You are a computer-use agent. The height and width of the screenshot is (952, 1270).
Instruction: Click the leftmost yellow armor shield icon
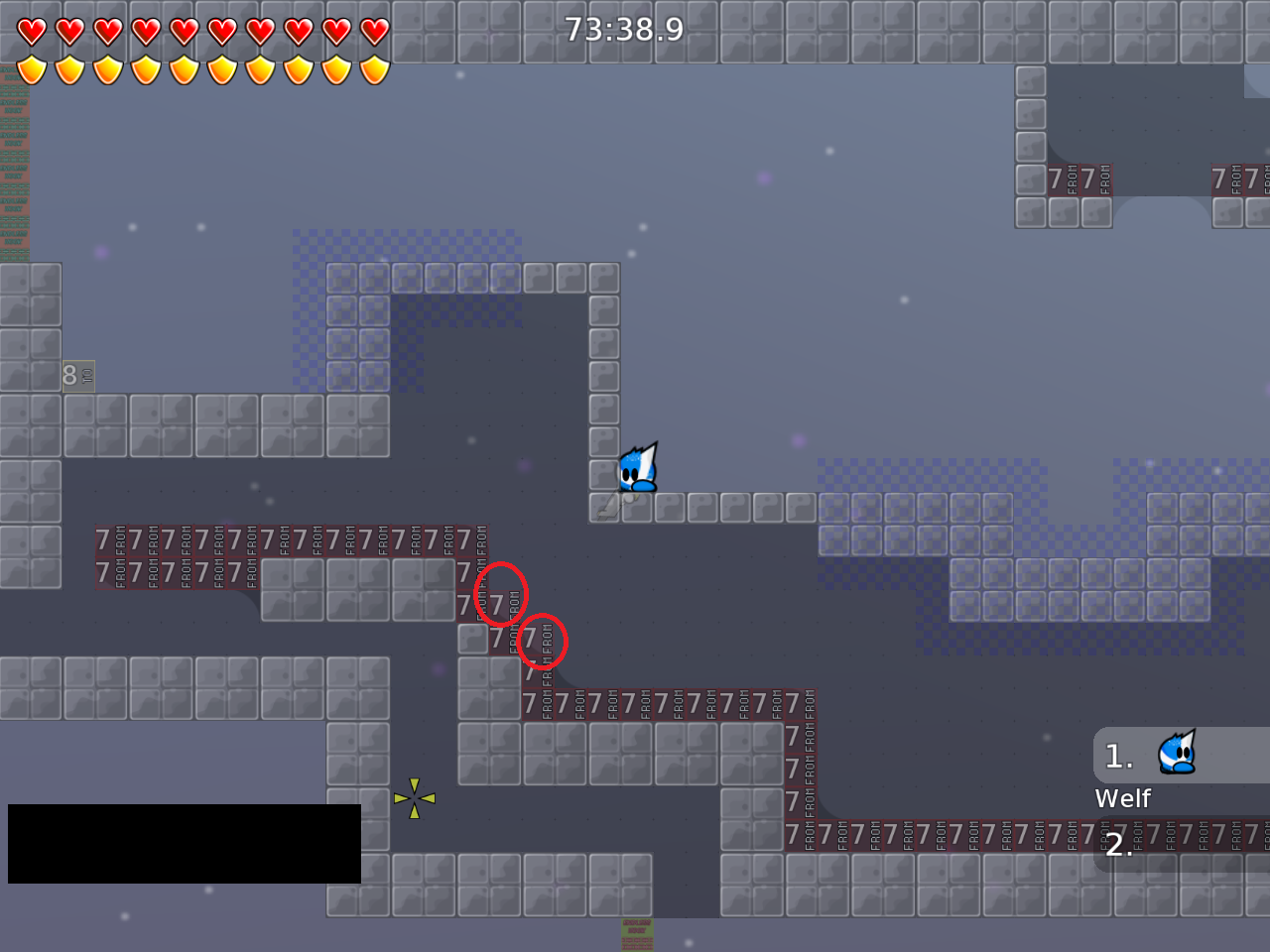[x=30, y=69]
